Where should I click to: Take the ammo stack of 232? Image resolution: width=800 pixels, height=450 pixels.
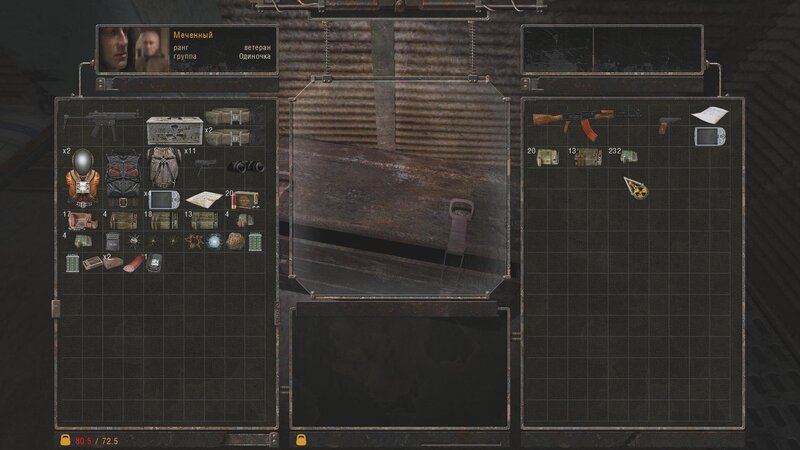[x=628, y=156]
